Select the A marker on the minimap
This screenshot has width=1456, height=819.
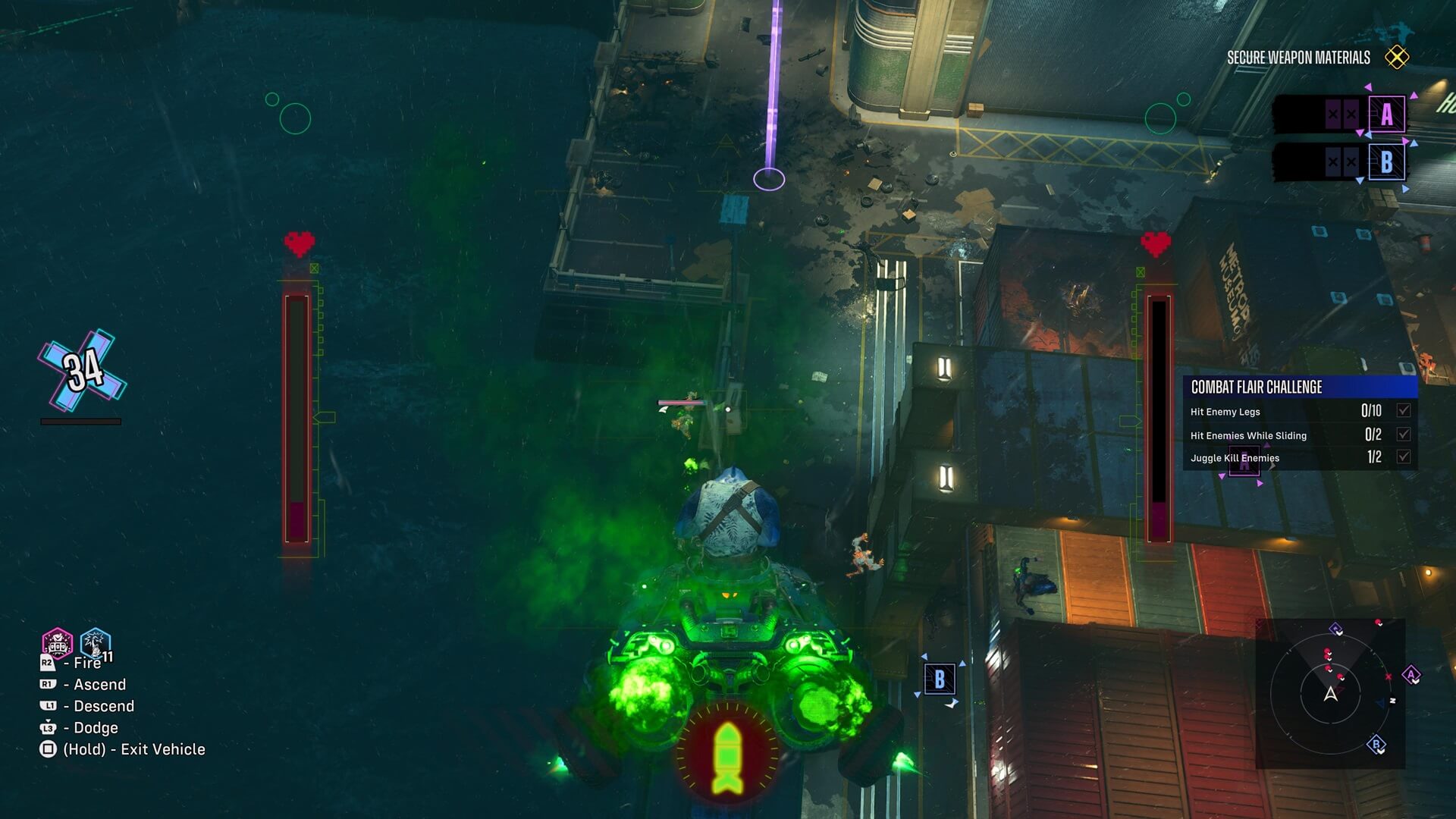point(1410,674)
